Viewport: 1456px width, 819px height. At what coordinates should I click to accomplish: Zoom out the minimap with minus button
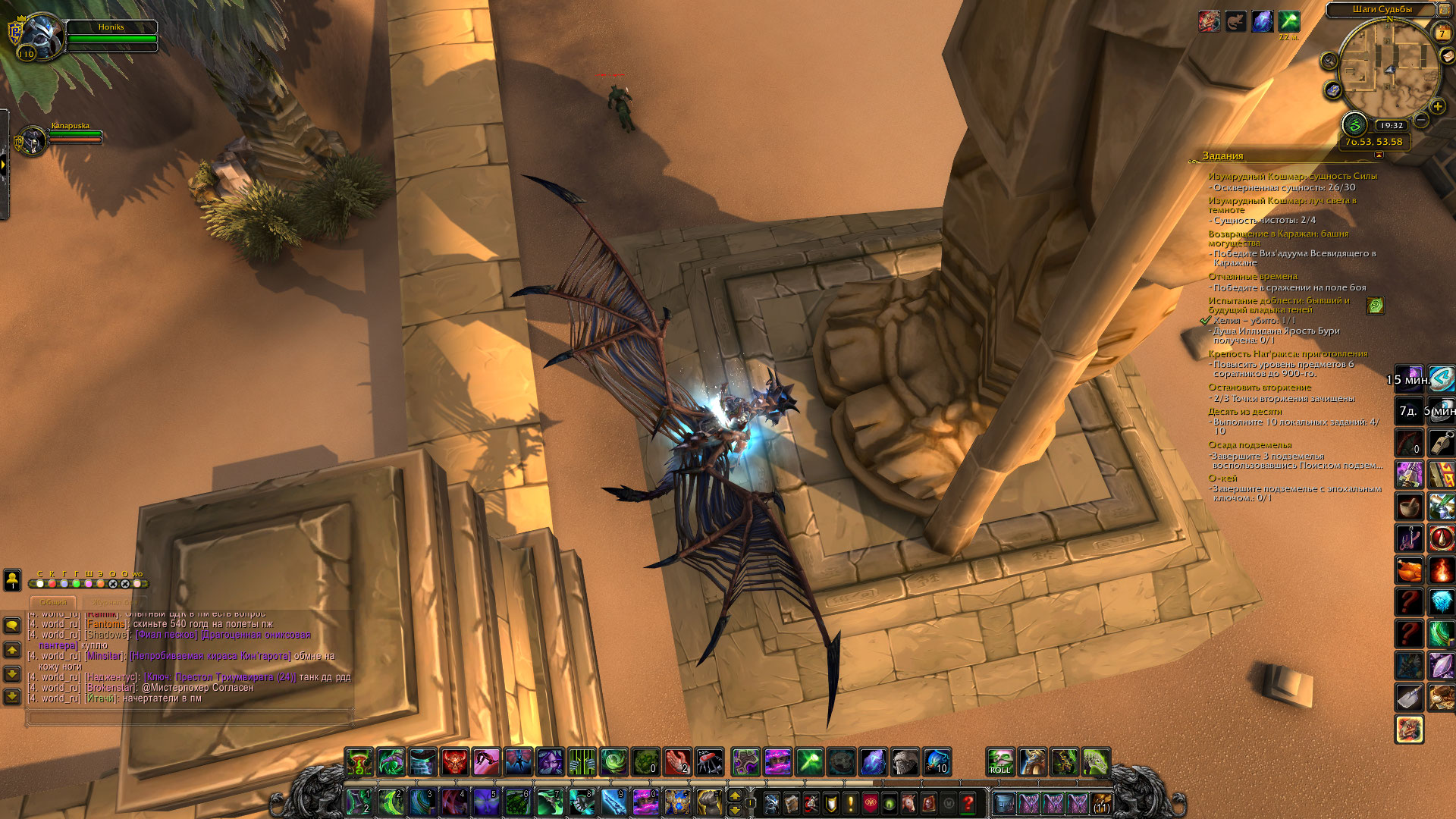click(1421, 120)
